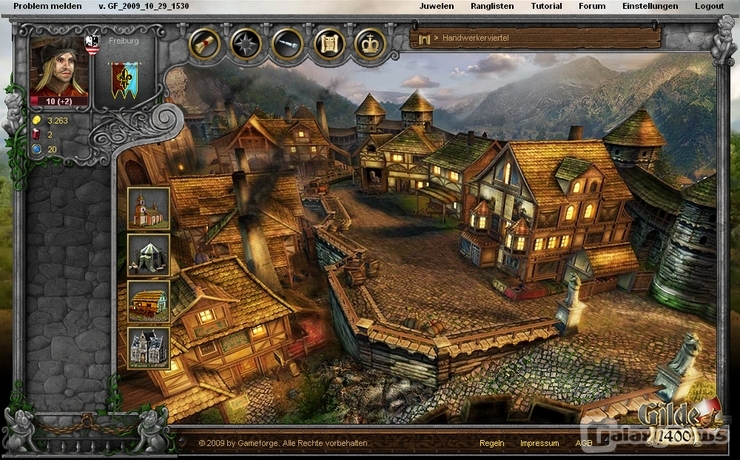Viewport: 740px width, 460px height.
Task: Open the Impressum link
Action: point(538,442)
